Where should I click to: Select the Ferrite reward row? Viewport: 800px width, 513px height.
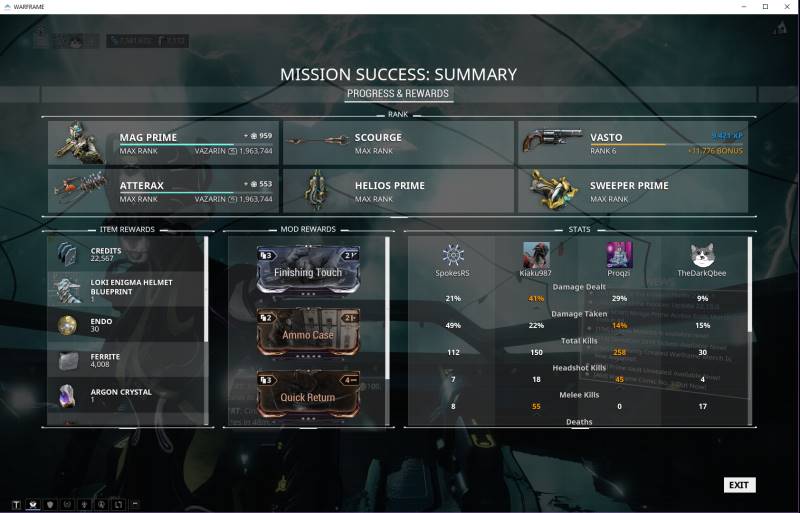125,360
